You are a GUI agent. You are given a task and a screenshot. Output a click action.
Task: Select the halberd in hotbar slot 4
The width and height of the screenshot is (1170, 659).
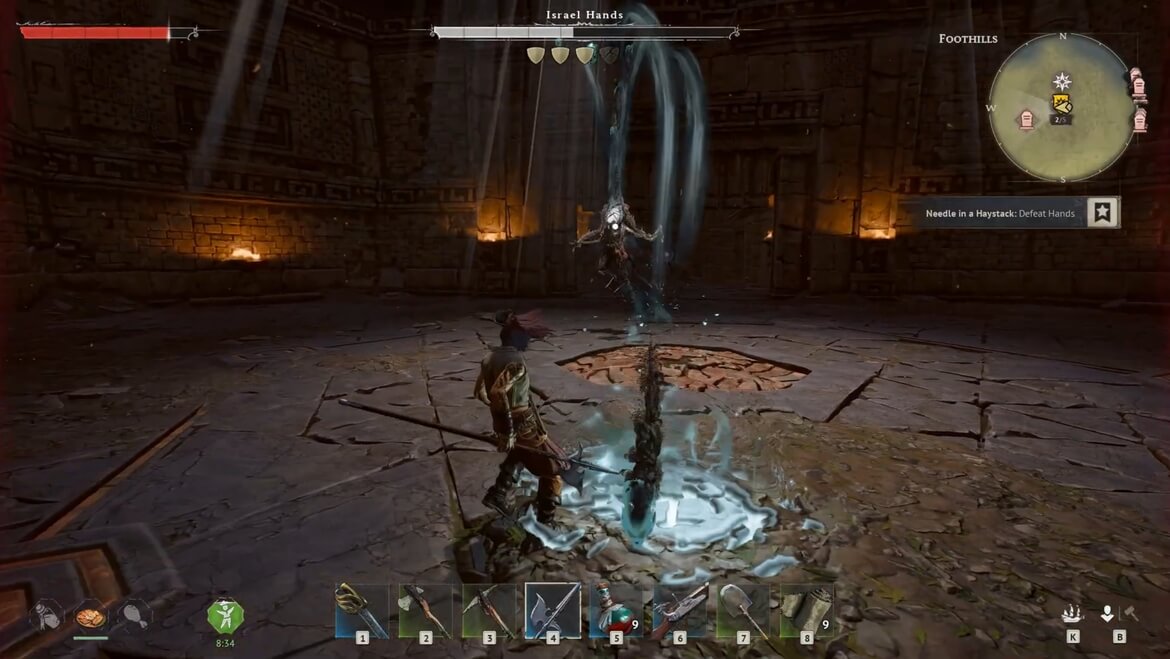[x=552, y=610]
